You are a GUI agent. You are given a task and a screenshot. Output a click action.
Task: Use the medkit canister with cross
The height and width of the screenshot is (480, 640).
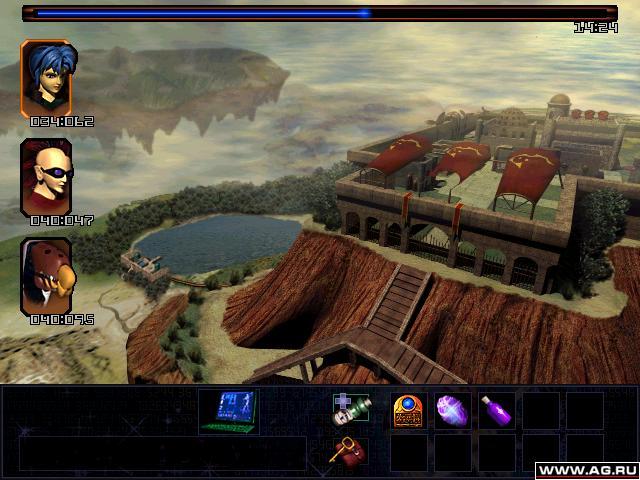click(x=350, y=410)
